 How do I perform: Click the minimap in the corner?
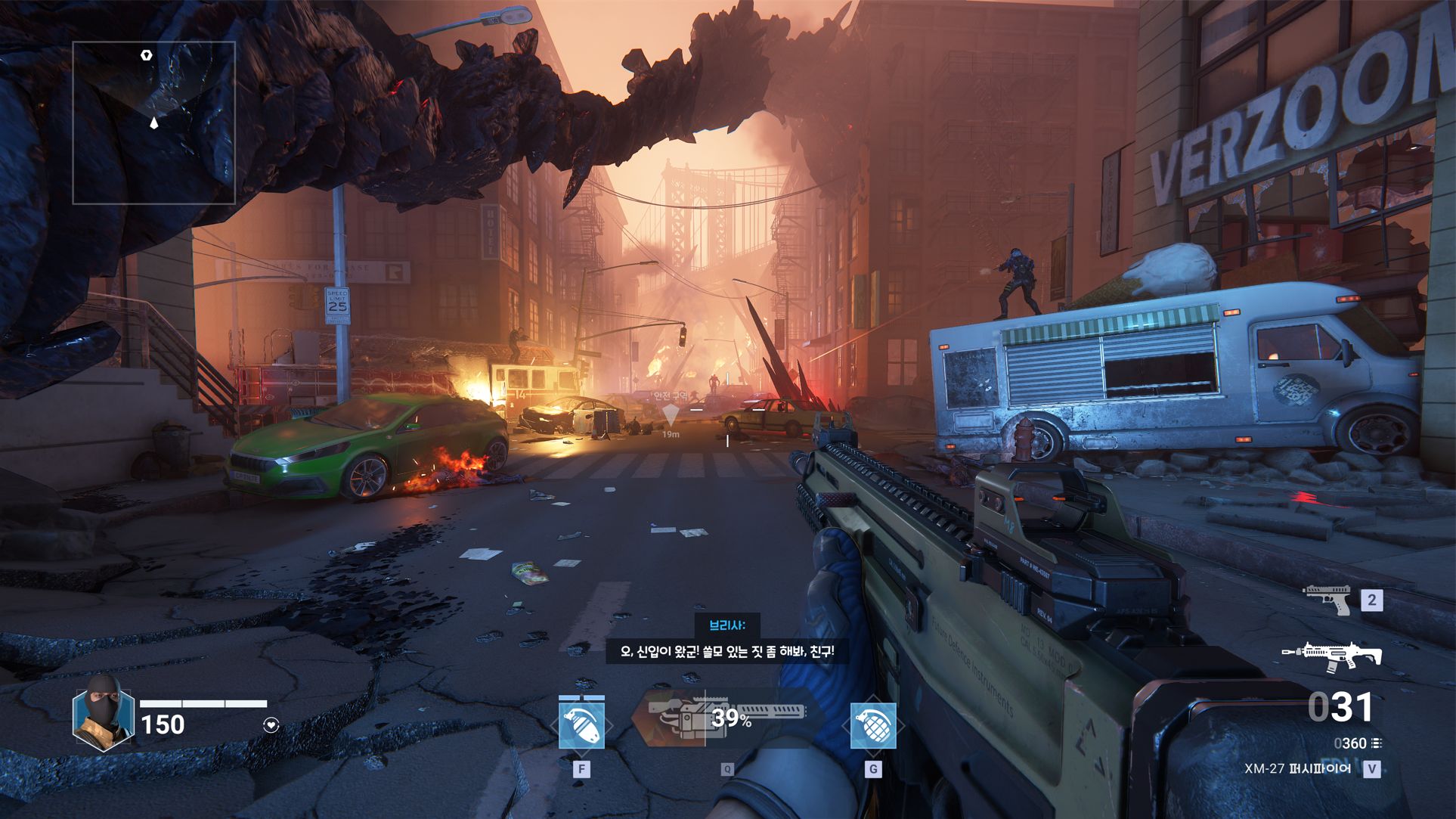[153, 123]
